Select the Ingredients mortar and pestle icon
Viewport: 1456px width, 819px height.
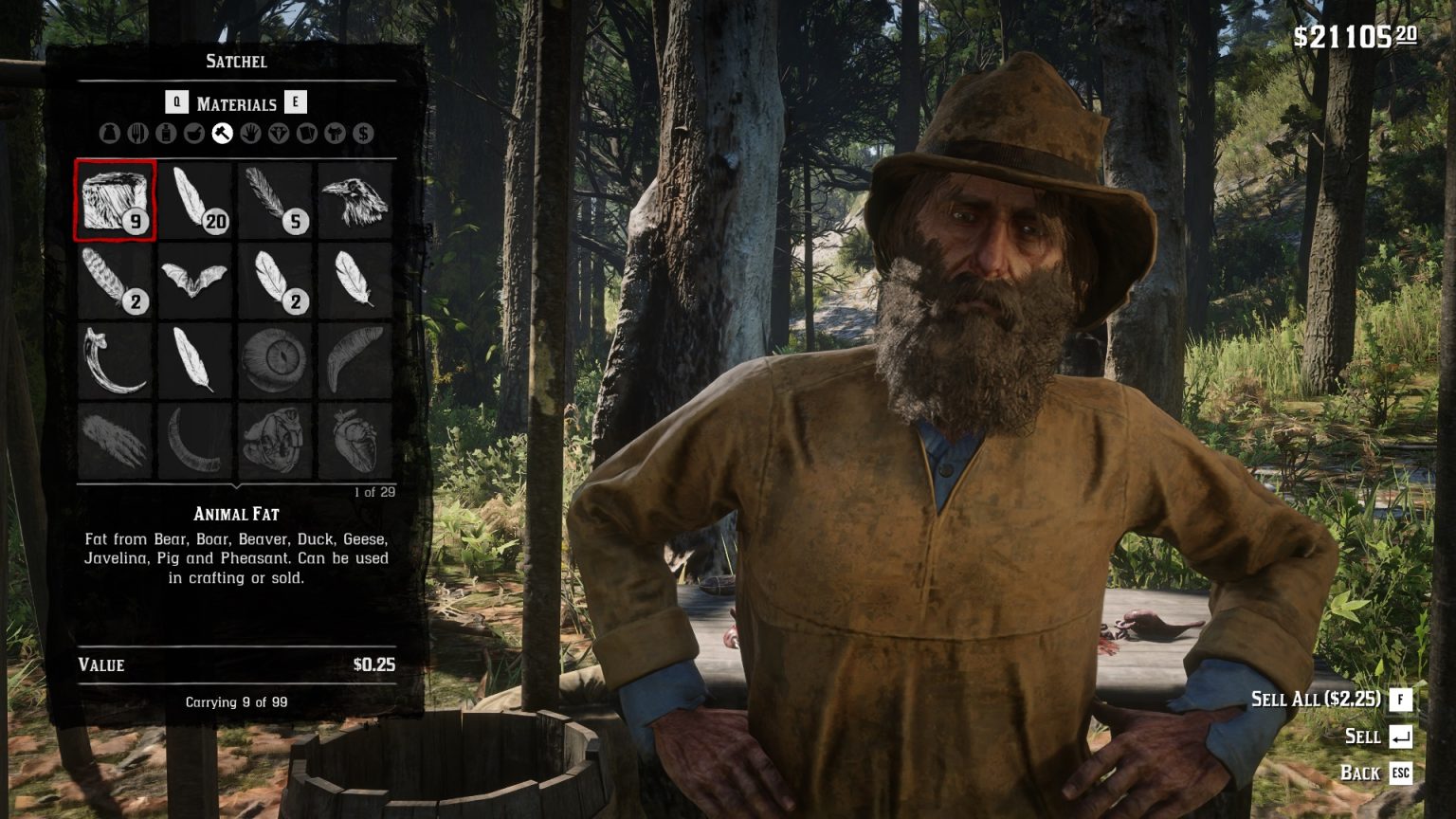(194, 133)
